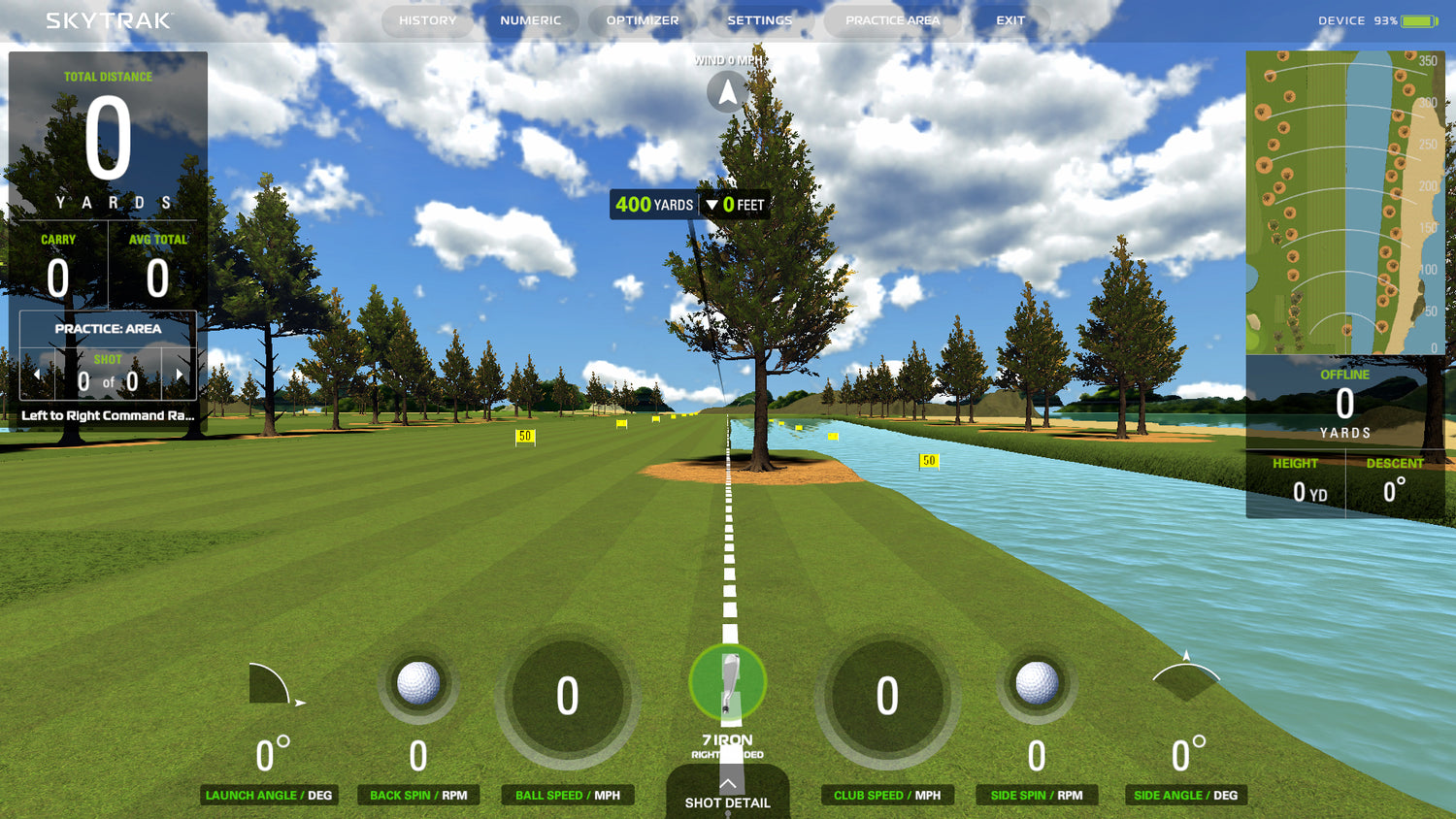Click the golf ball icon above Back Spin
Image resolution: width=1456 pixels, height=819 pixels.
(417, 683)
